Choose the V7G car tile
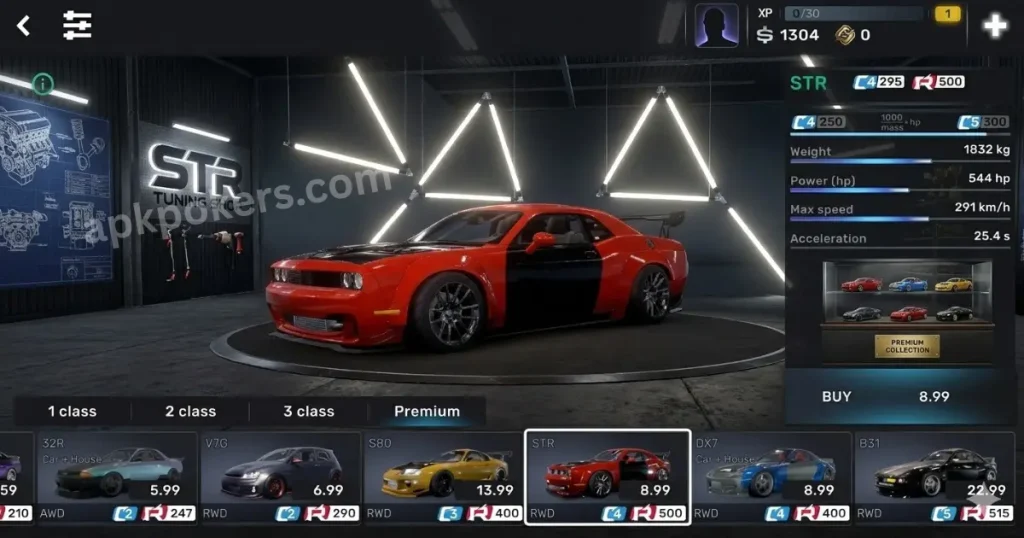The image size is (1024, 538). point(280,477)
